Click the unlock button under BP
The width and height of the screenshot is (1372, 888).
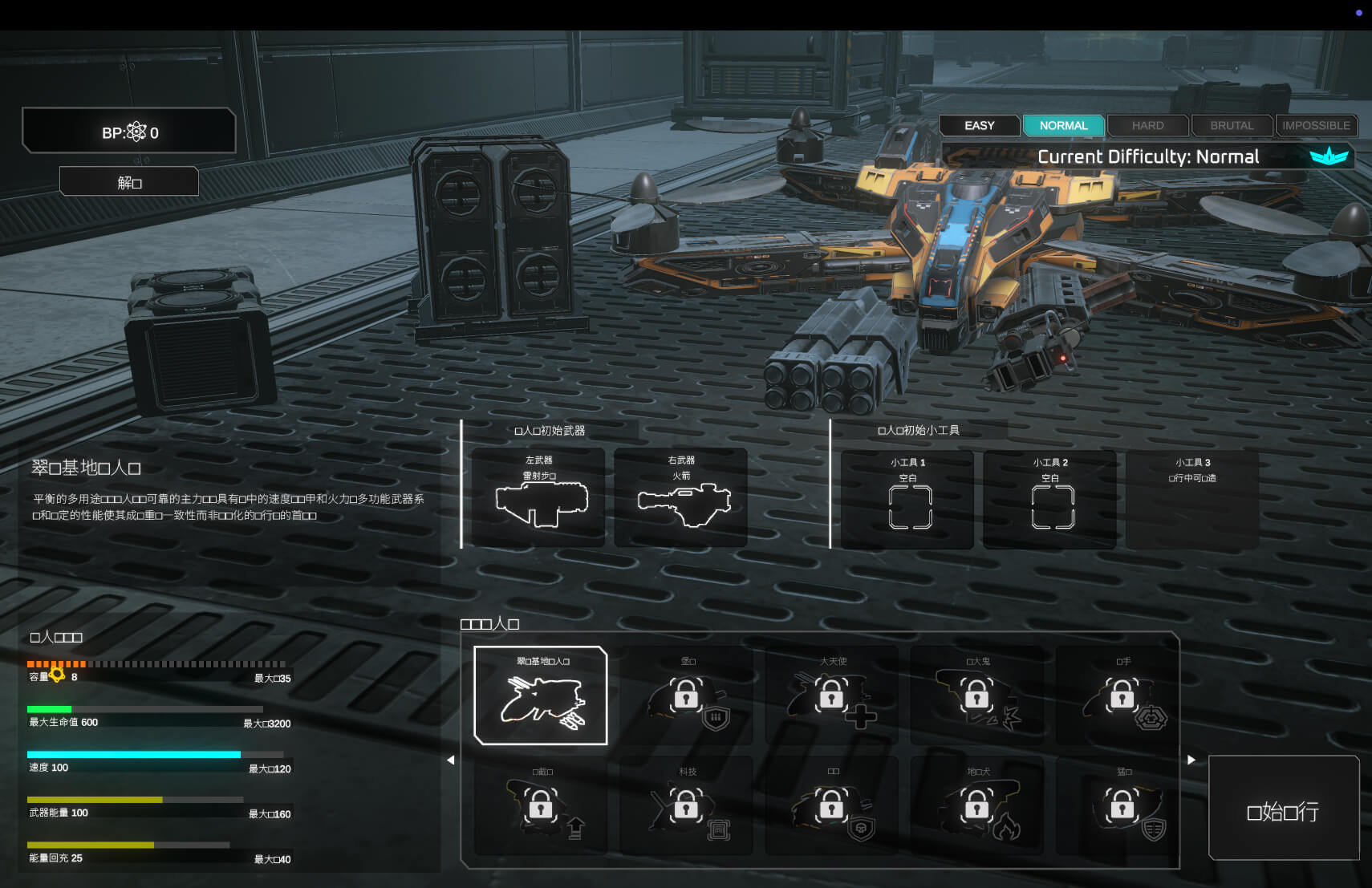pyautogui.click(x=129, y=182)
